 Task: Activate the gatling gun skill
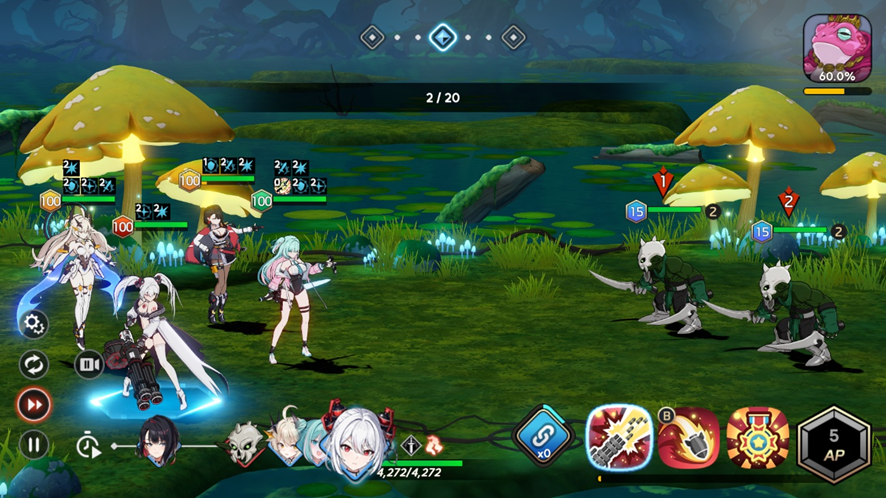click(x=619, y=438)
